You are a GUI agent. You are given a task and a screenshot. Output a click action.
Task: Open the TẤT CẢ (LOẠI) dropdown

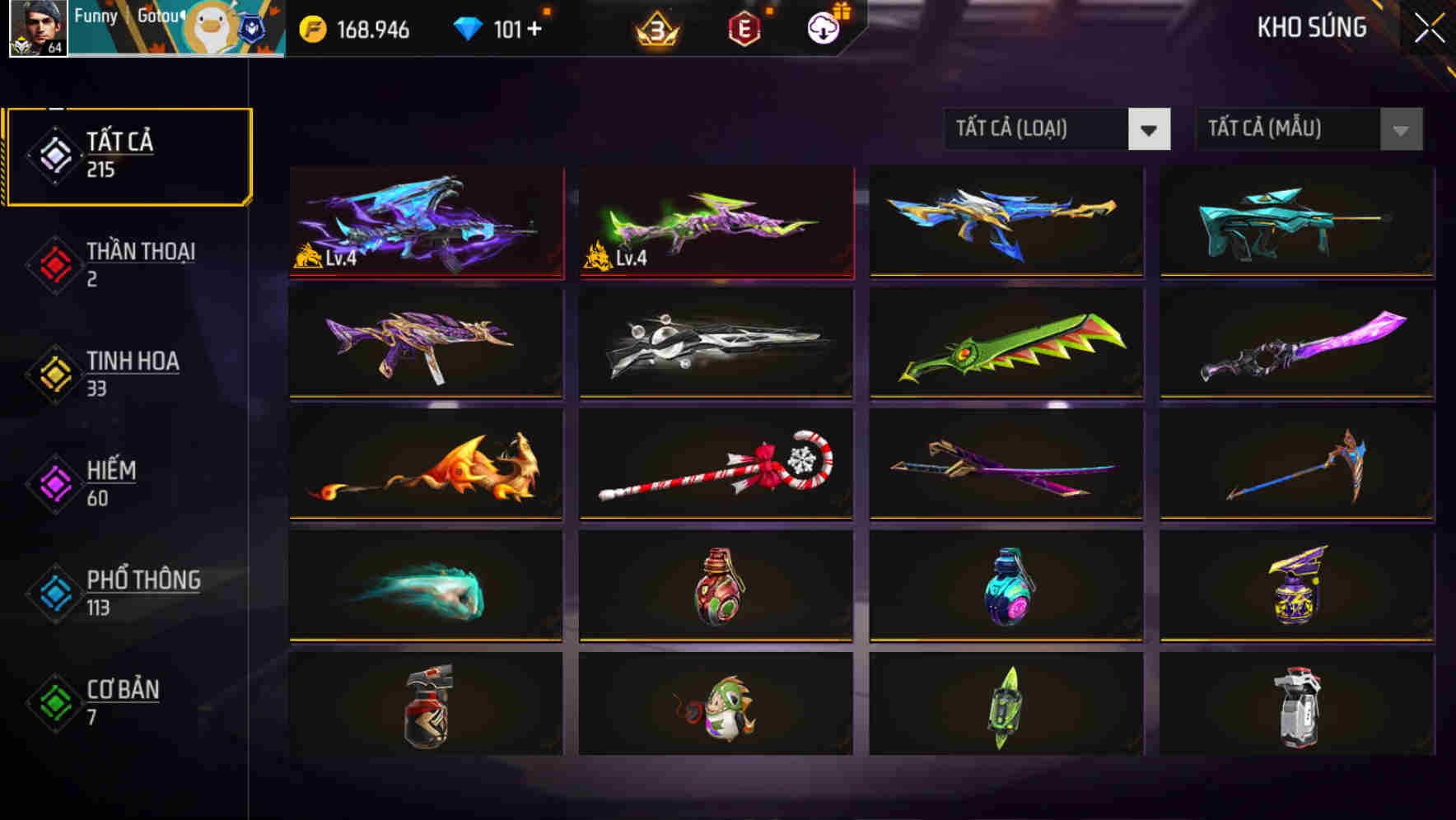(x=1038, y=129)
